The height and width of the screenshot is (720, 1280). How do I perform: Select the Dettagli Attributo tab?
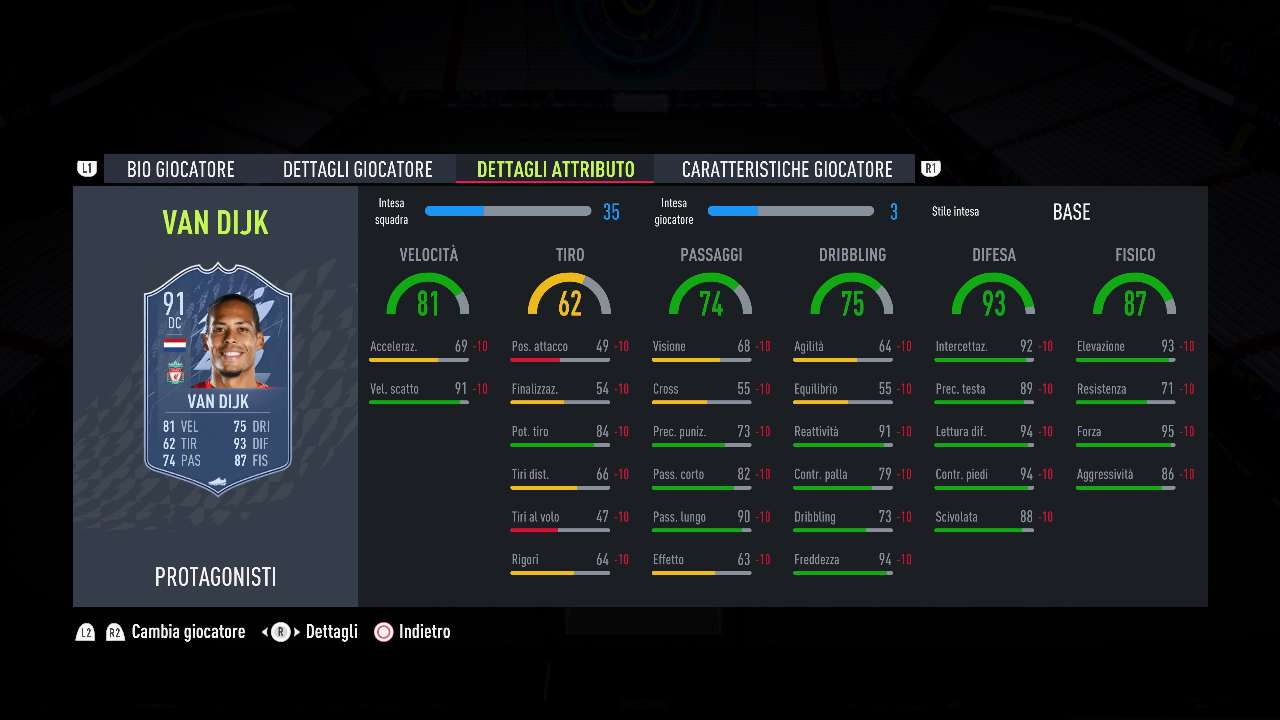pos(555,169)
